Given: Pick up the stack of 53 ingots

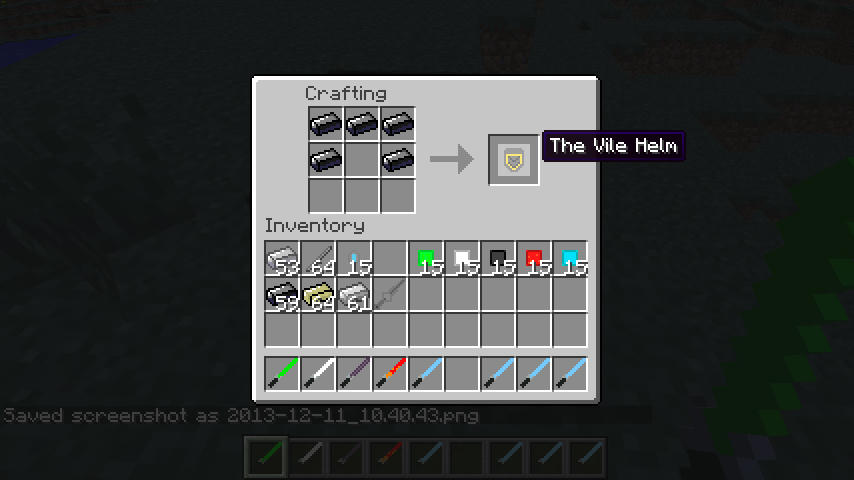Looking at the screenshot, I should 283,260.
